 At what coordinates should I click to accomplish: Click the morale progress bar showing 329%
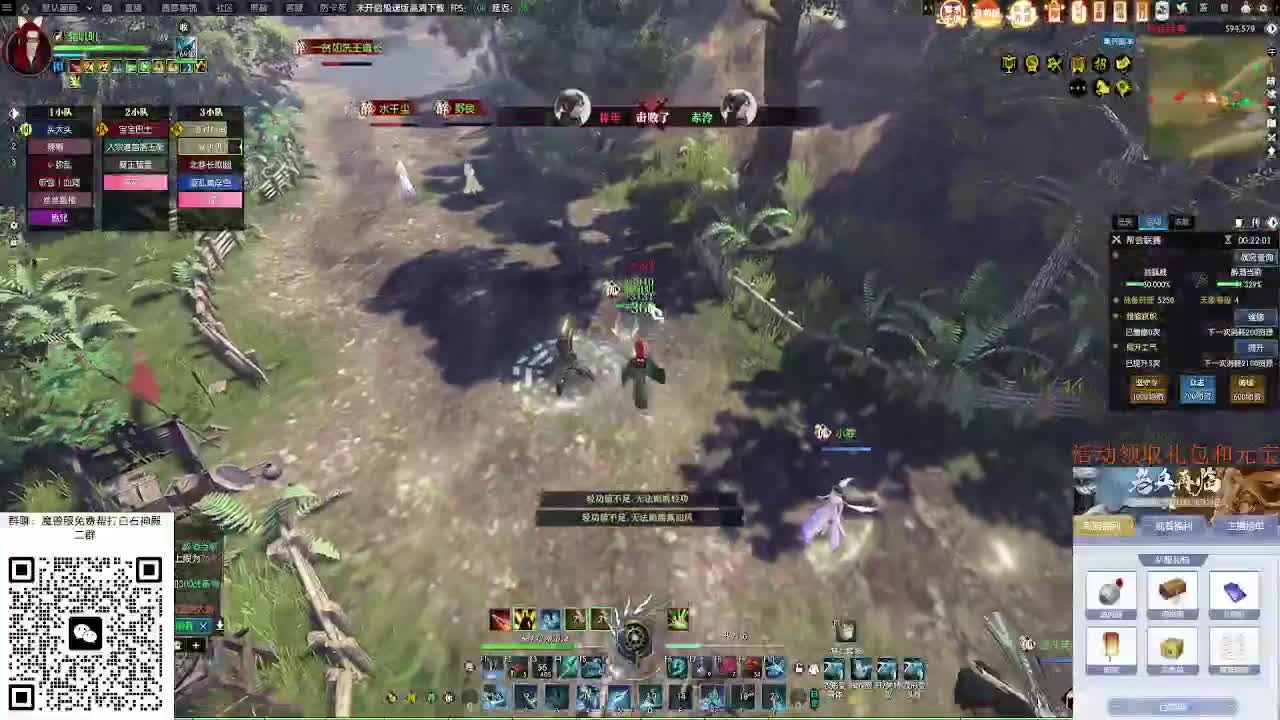coord(1227,283)
